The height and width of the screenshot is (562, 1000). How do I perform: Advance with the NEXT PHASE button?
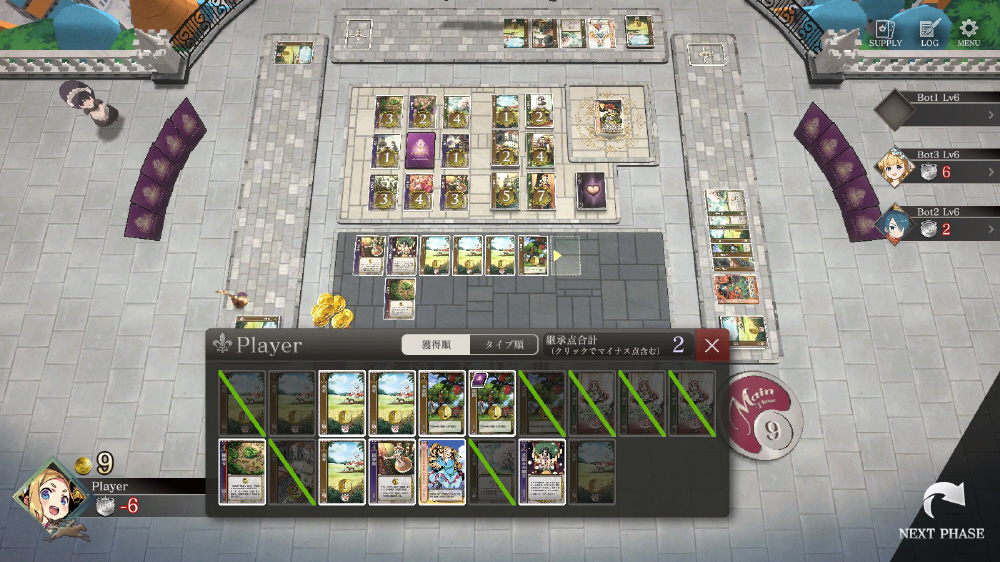click(x=941, y=512)
